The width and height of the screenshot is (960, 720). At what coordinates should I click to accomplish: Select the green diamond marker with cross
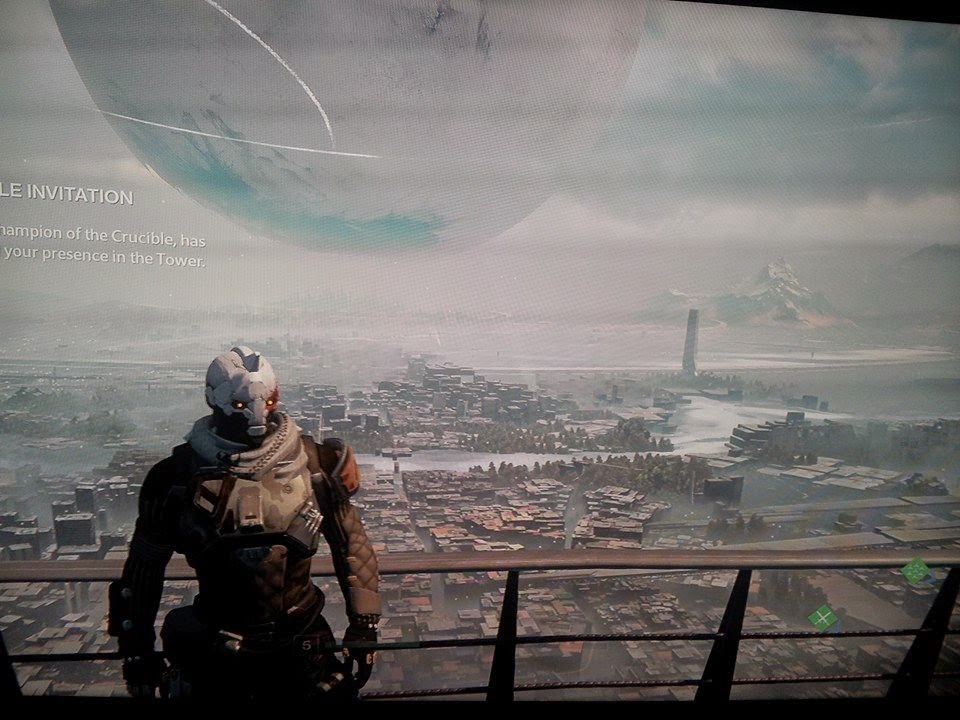(822, 618)
